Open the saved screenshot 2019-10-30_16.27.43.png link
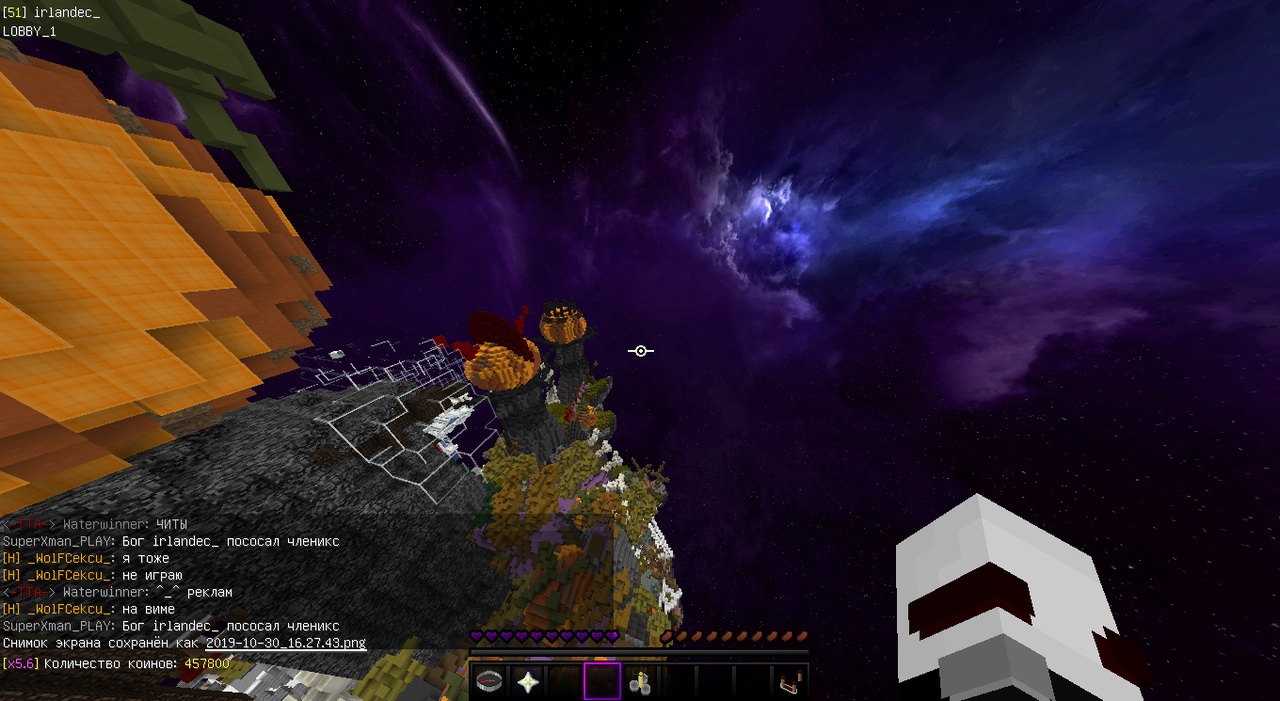The height and width of the screenshot is (701, 1280). [x=286, y=643]
